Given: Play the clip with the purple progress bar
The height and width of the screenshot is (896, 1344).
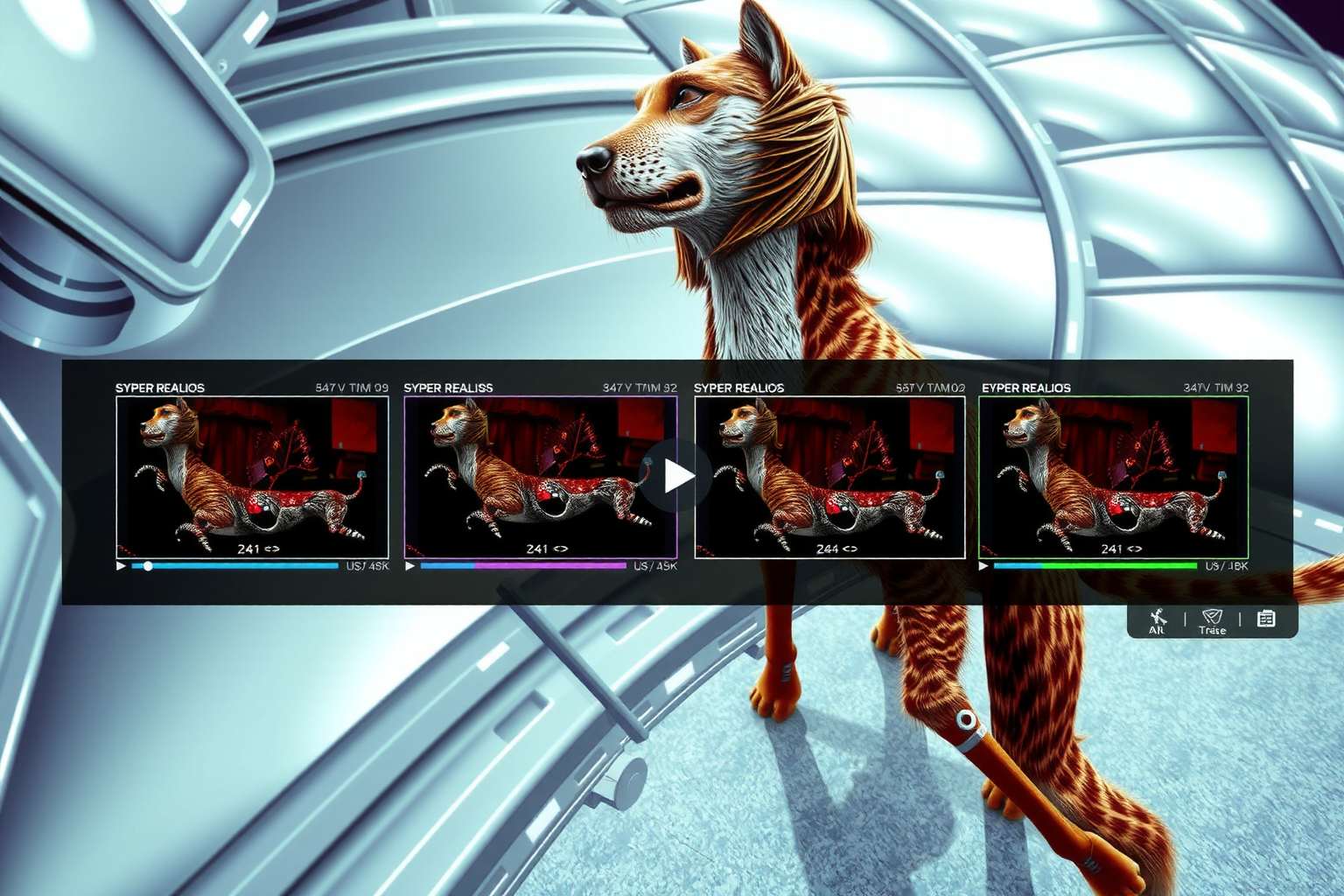Looking at the screenshot, I should point(409,566).
